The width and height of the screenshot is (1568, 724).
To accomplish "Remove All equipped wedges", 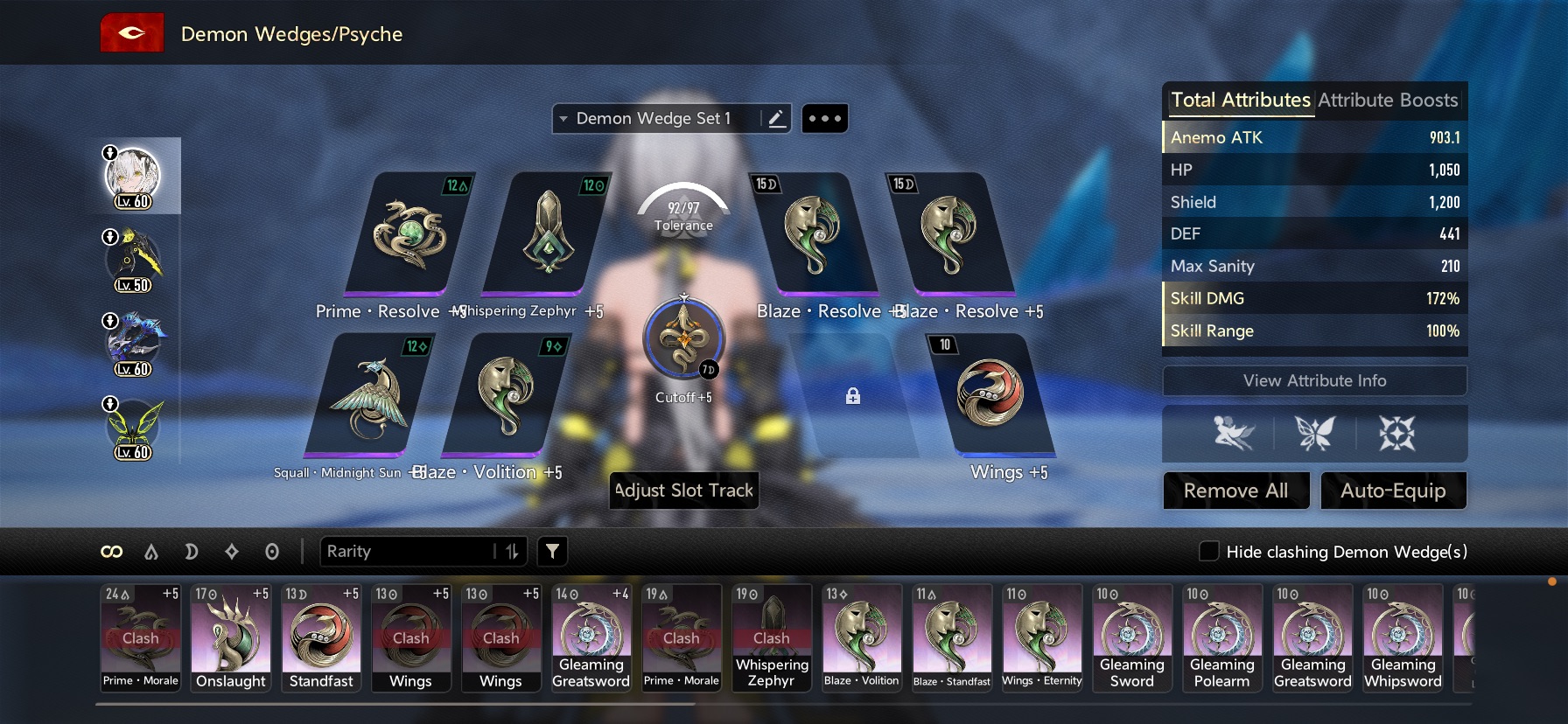I will click(1235, 491).
